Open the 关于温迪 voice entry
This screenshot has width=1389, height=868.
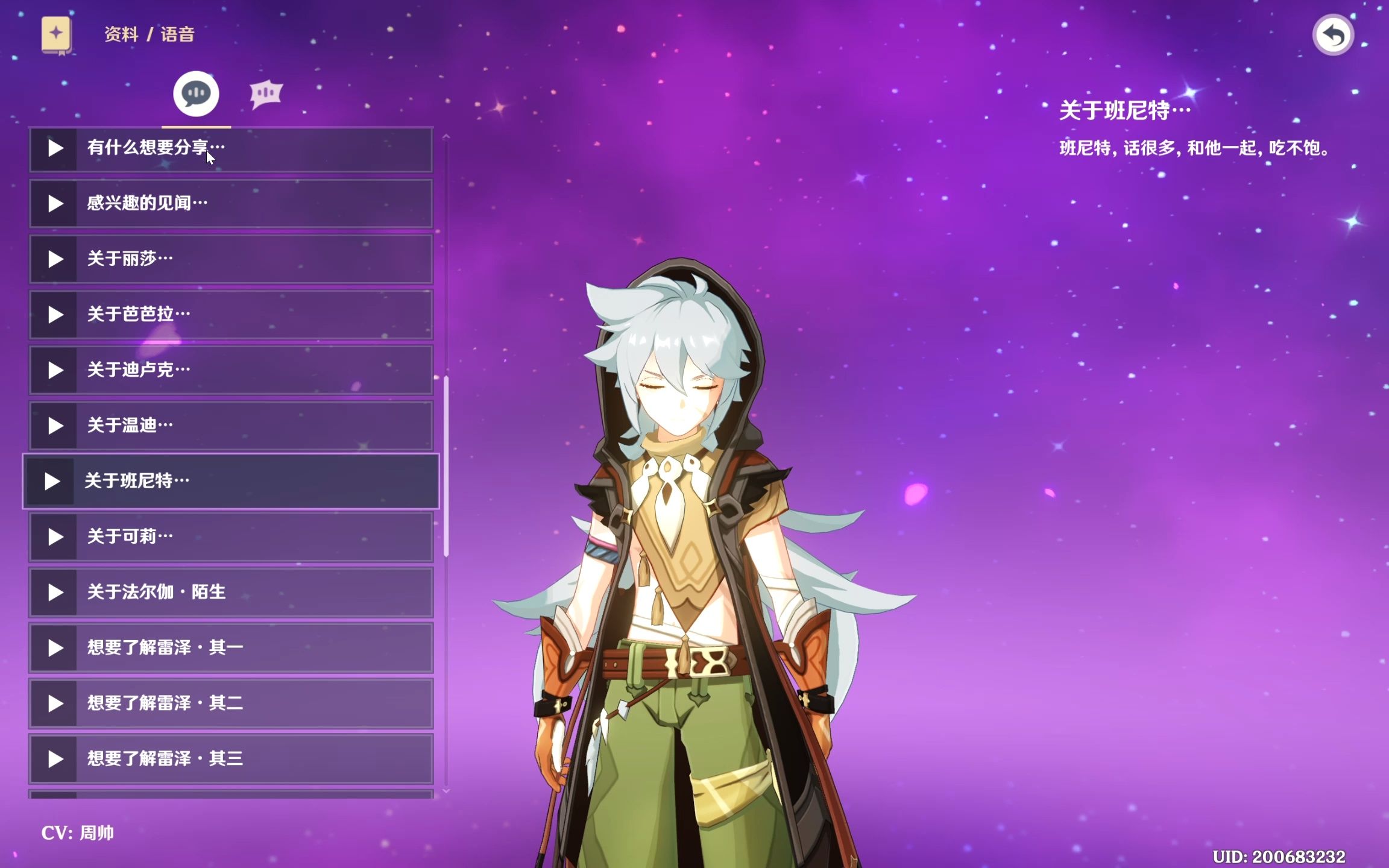(231, 426)
